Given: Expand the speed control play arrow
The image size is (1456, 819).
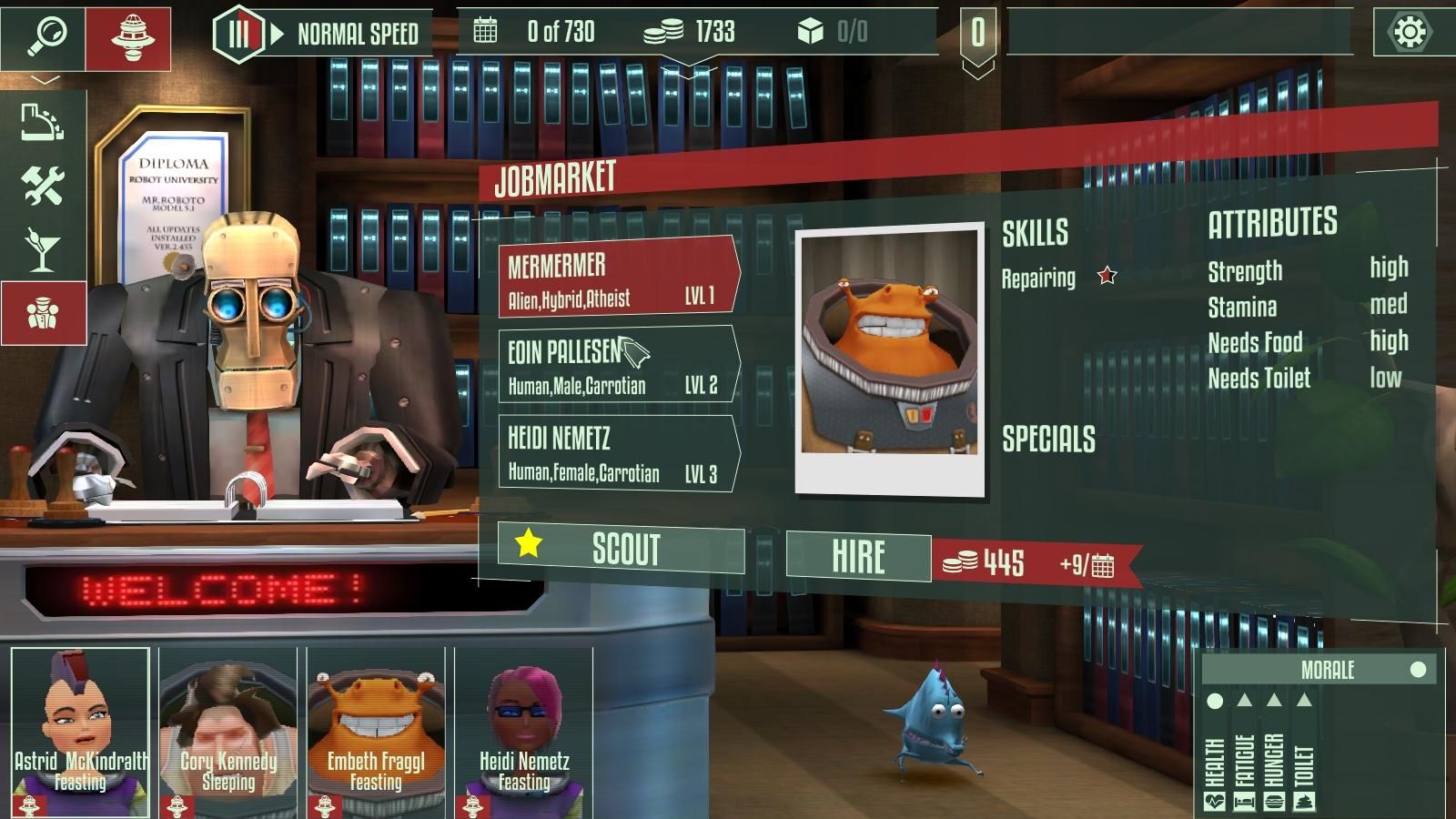Looking at the screenshot, I should (276, 33).
